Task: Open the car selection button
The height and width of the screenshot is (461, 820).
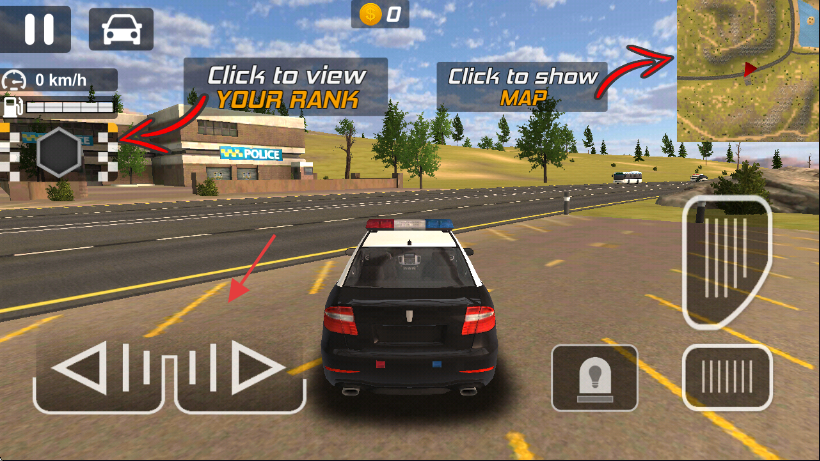Action: pyautogui.click(x=121, y=29)
